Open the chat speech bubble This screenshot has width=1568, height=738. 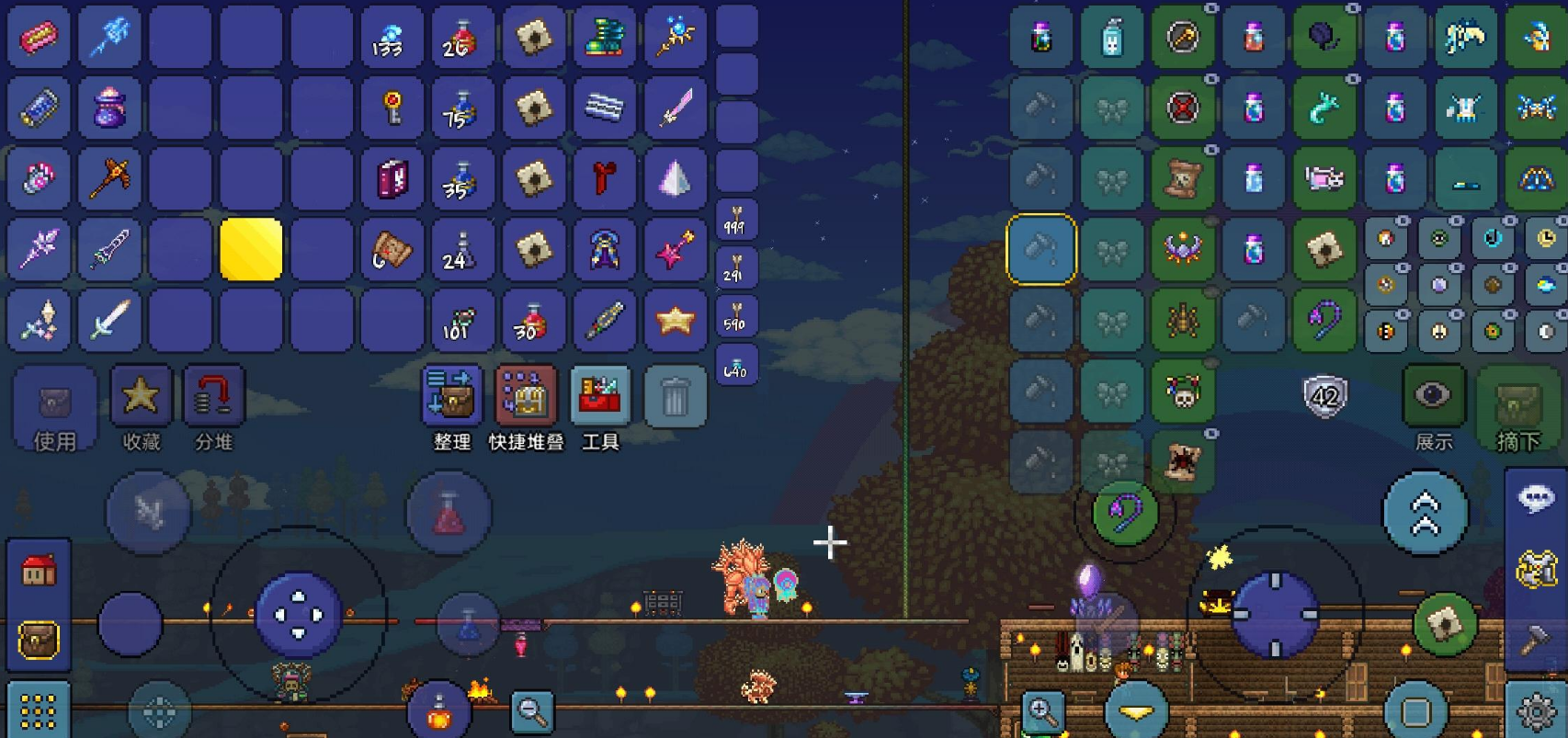coord(1536,499)
